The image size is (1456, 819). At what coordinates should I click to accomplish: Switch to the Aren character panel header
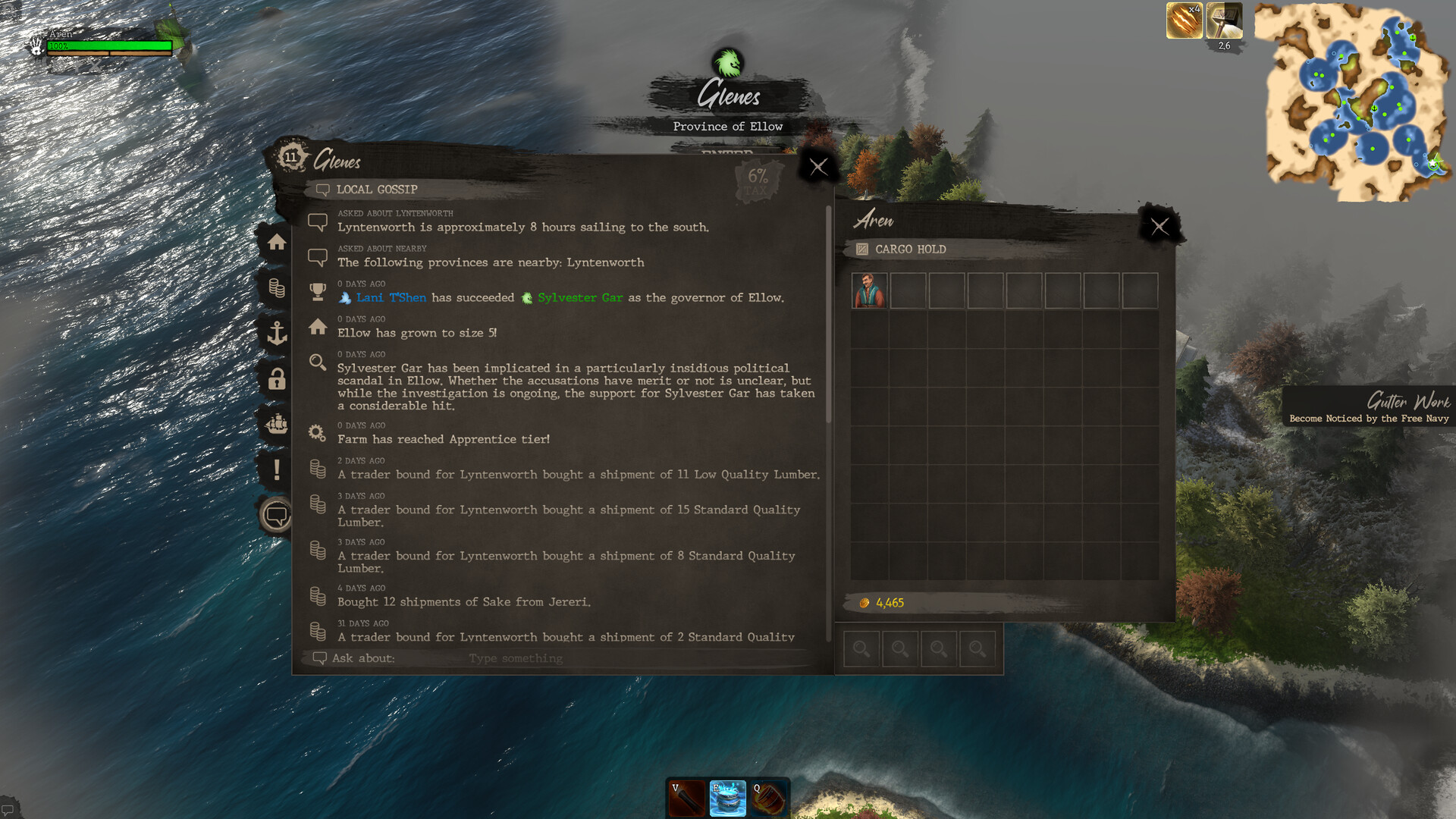tap(874, 221)
